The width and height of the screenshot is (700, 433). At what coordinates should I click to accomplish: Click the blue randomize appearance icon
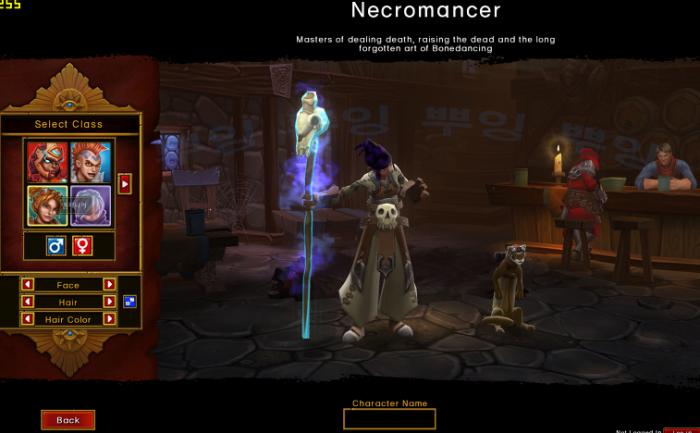[129, 301]
